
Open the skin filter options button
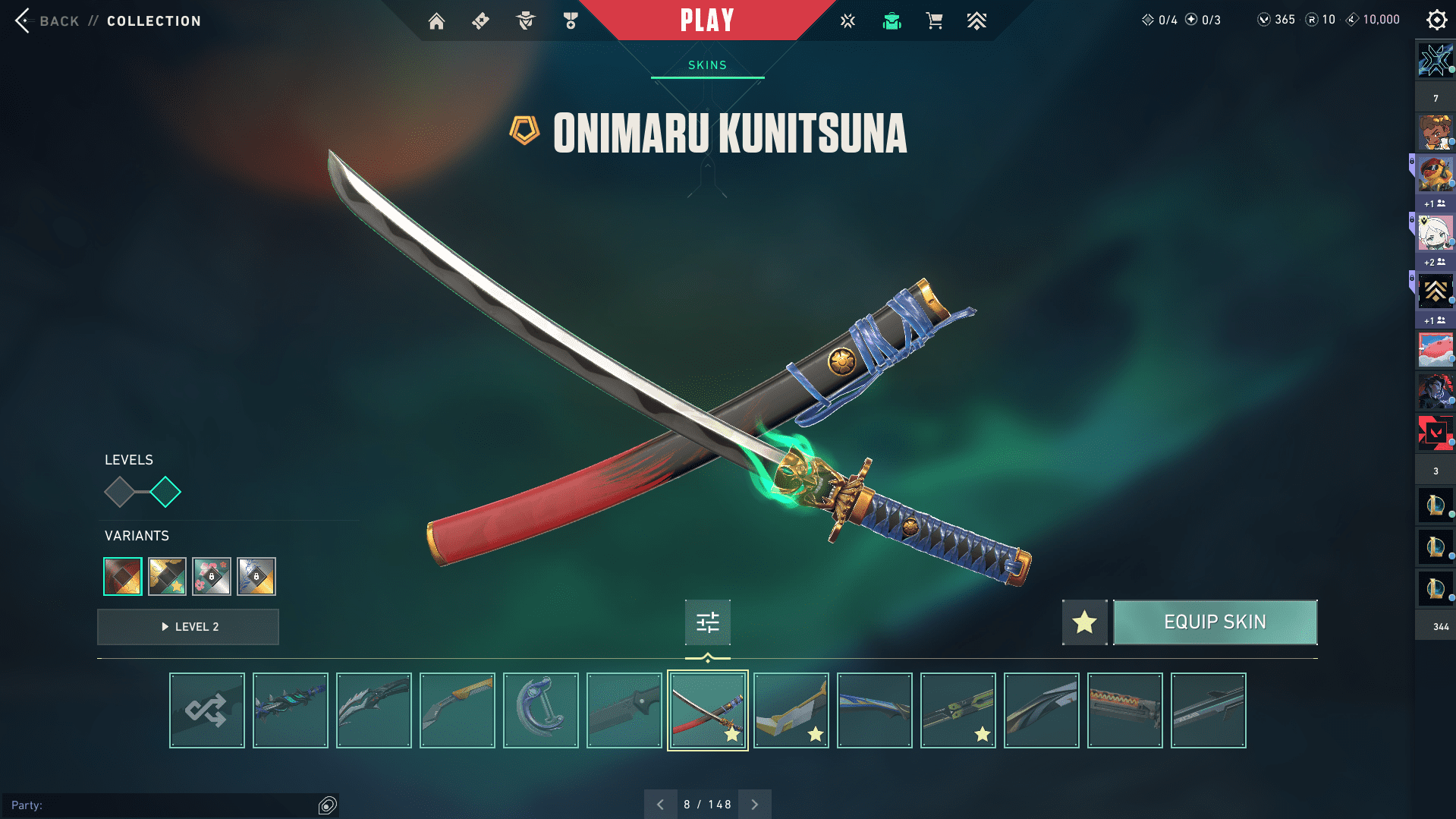click(707, 622)
